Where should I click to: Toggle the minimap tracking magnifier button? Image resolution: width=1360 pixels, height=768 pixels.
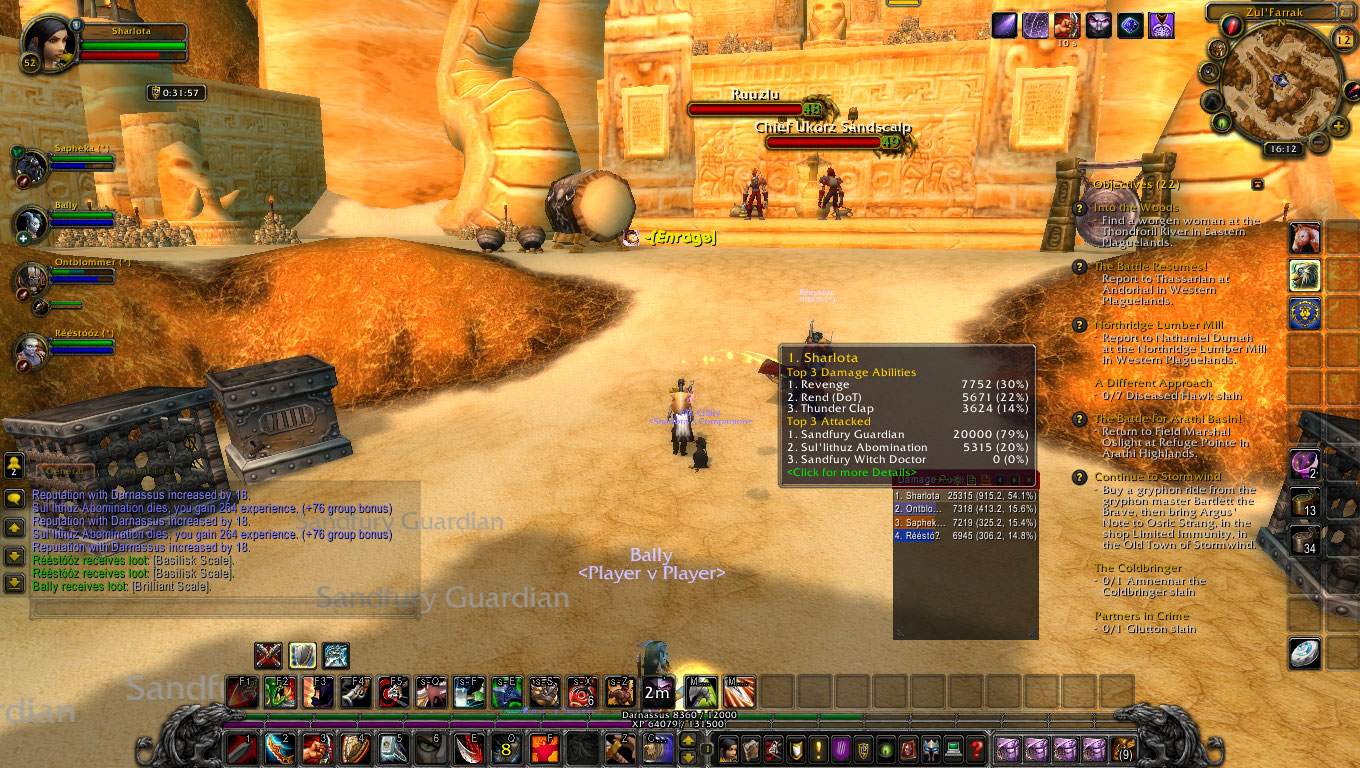coord(1209,72)
